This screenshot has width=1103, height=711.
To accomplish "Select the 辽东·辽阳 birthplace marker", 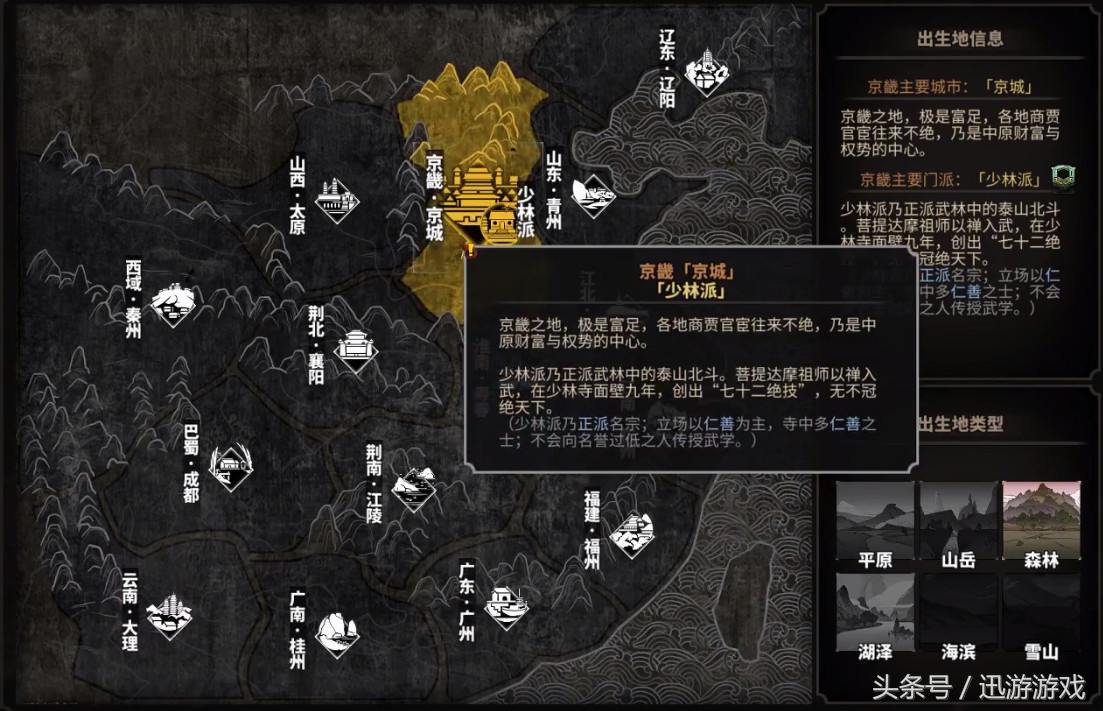I will tap(706, 72).
